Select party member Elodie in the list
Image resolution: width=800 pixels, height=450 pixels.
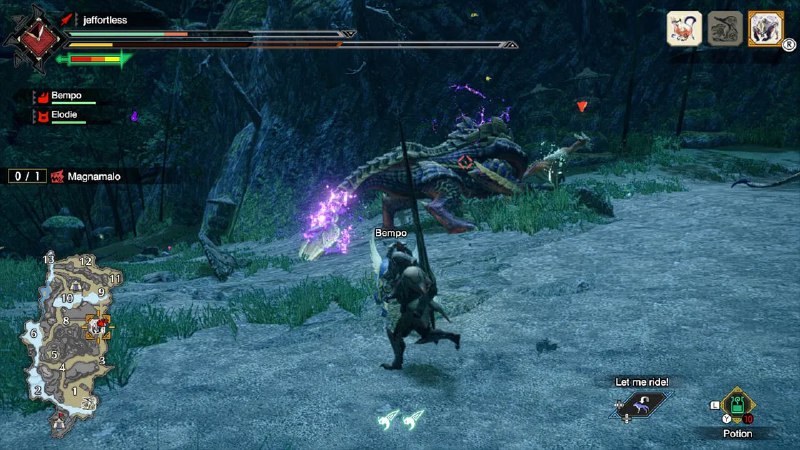(x=68, y=117)
